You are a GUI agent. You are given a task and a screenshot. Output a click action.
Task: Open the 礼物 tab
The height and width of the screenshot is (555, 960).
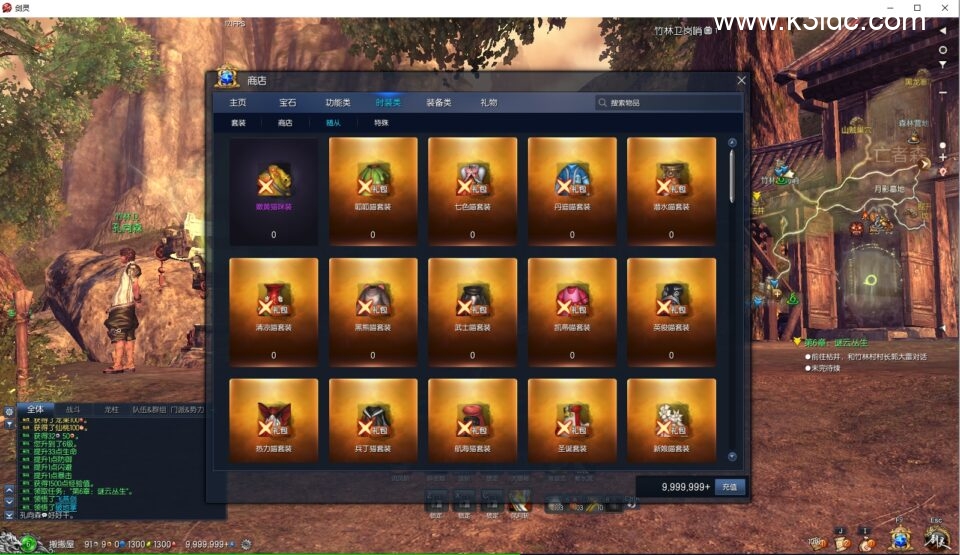tap(489, 102)
